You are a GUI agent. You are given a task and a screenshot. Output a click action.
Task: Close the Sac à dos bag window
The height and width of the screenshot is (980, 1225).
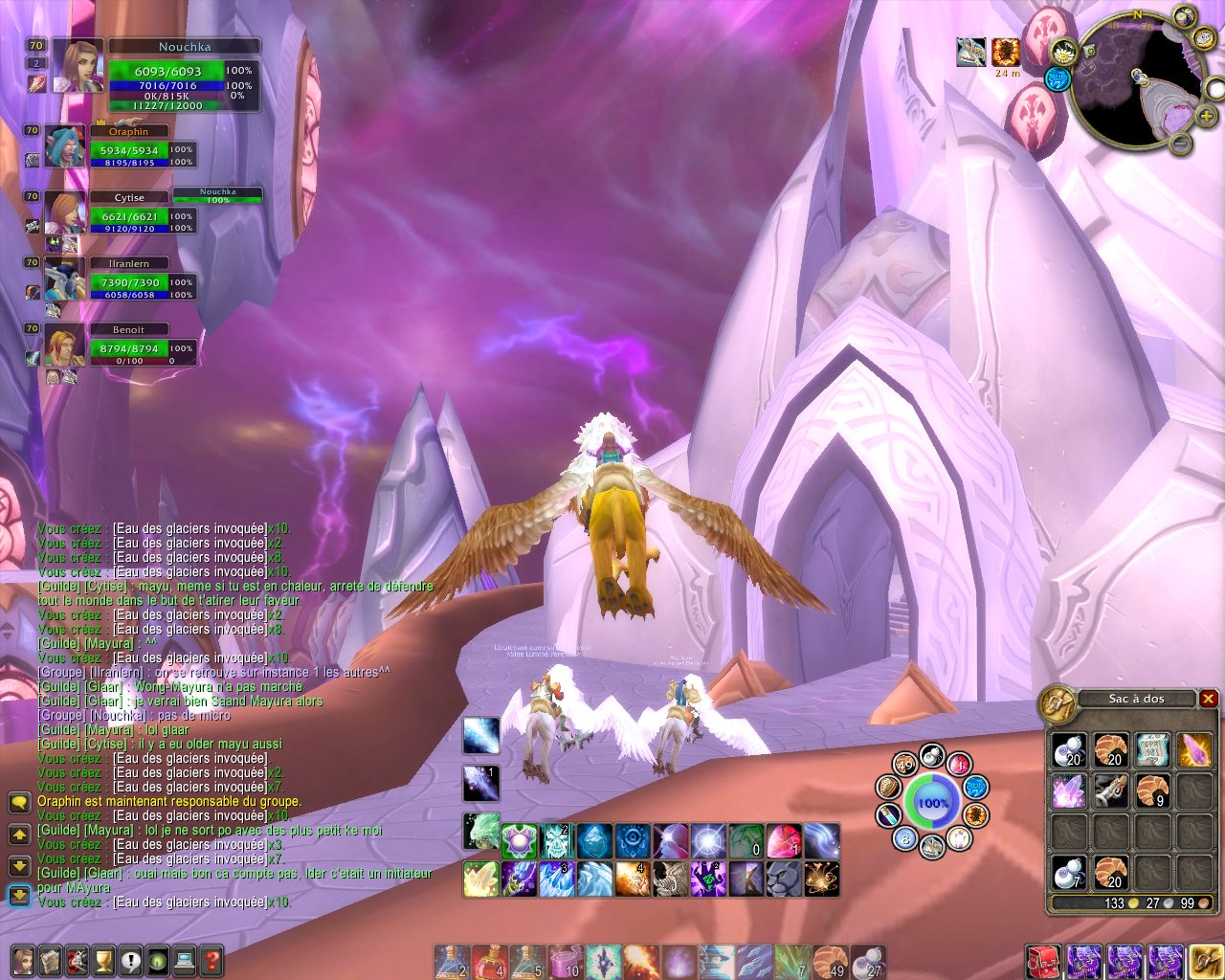pyautogui.click(x=1209, y=699)
